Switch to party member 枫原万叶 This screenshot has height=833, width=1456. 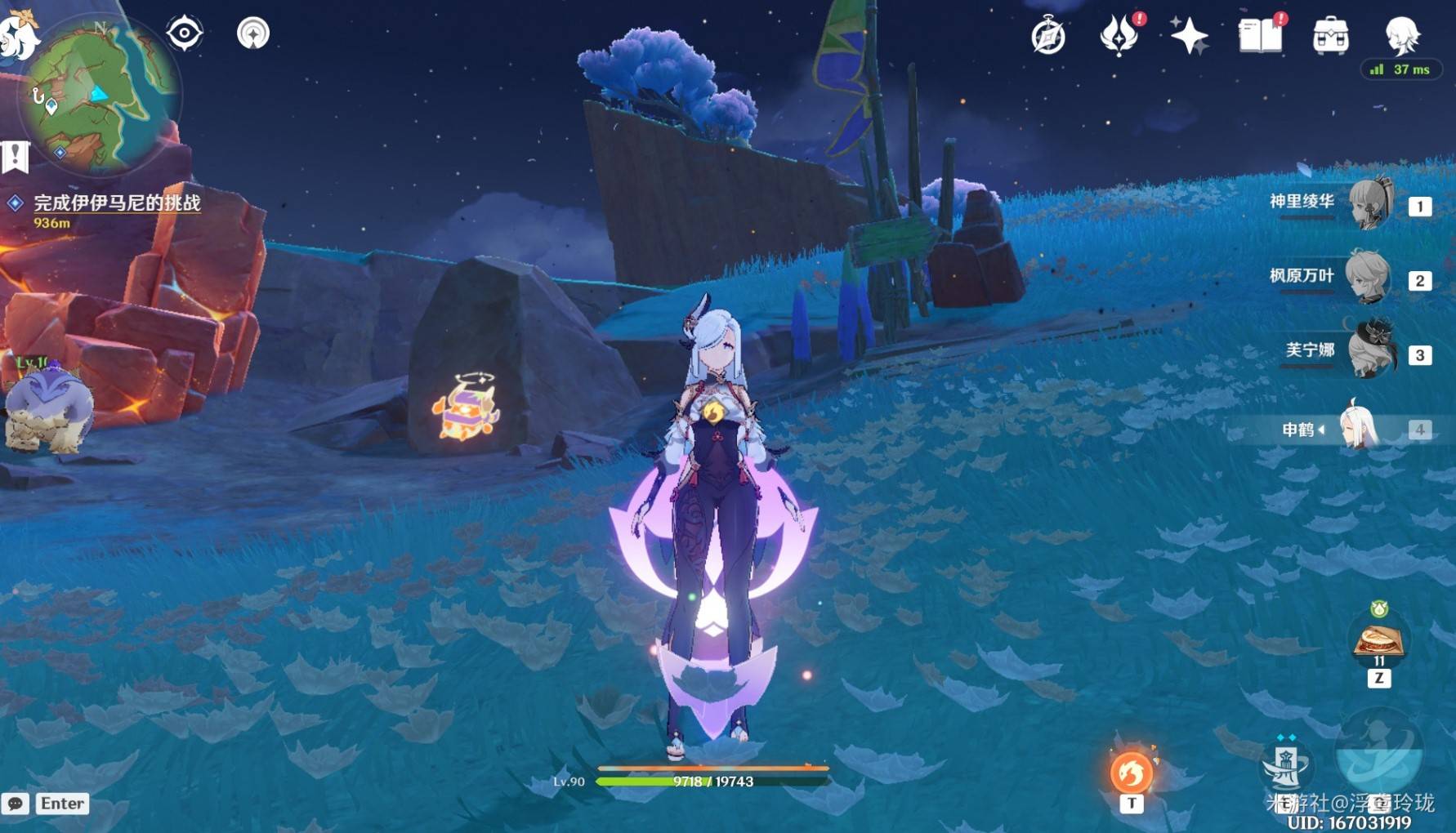click(x=1369, y=278)
